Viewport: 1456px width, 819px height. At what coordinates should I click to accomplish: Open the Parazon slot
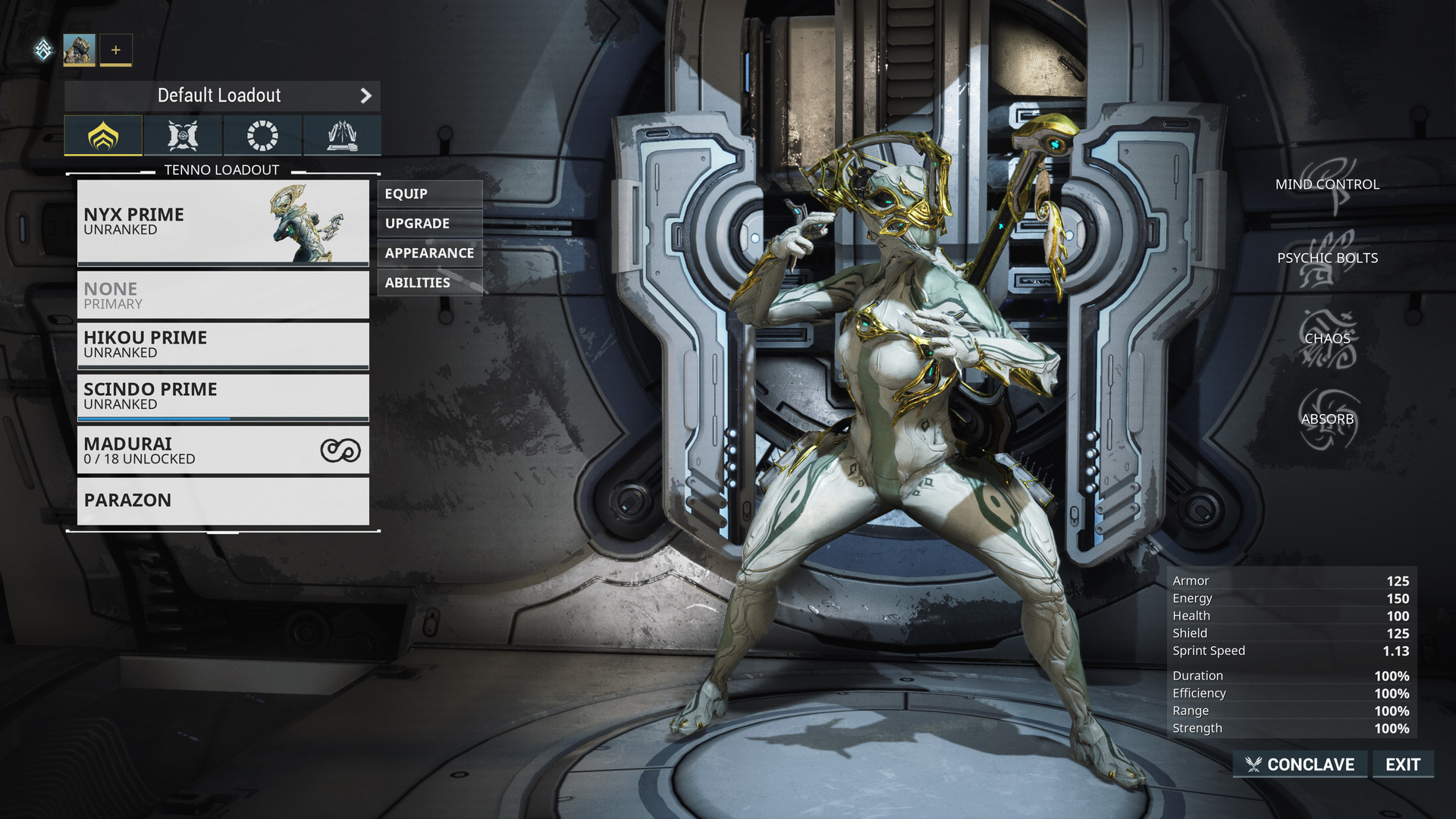coord(223,500)
